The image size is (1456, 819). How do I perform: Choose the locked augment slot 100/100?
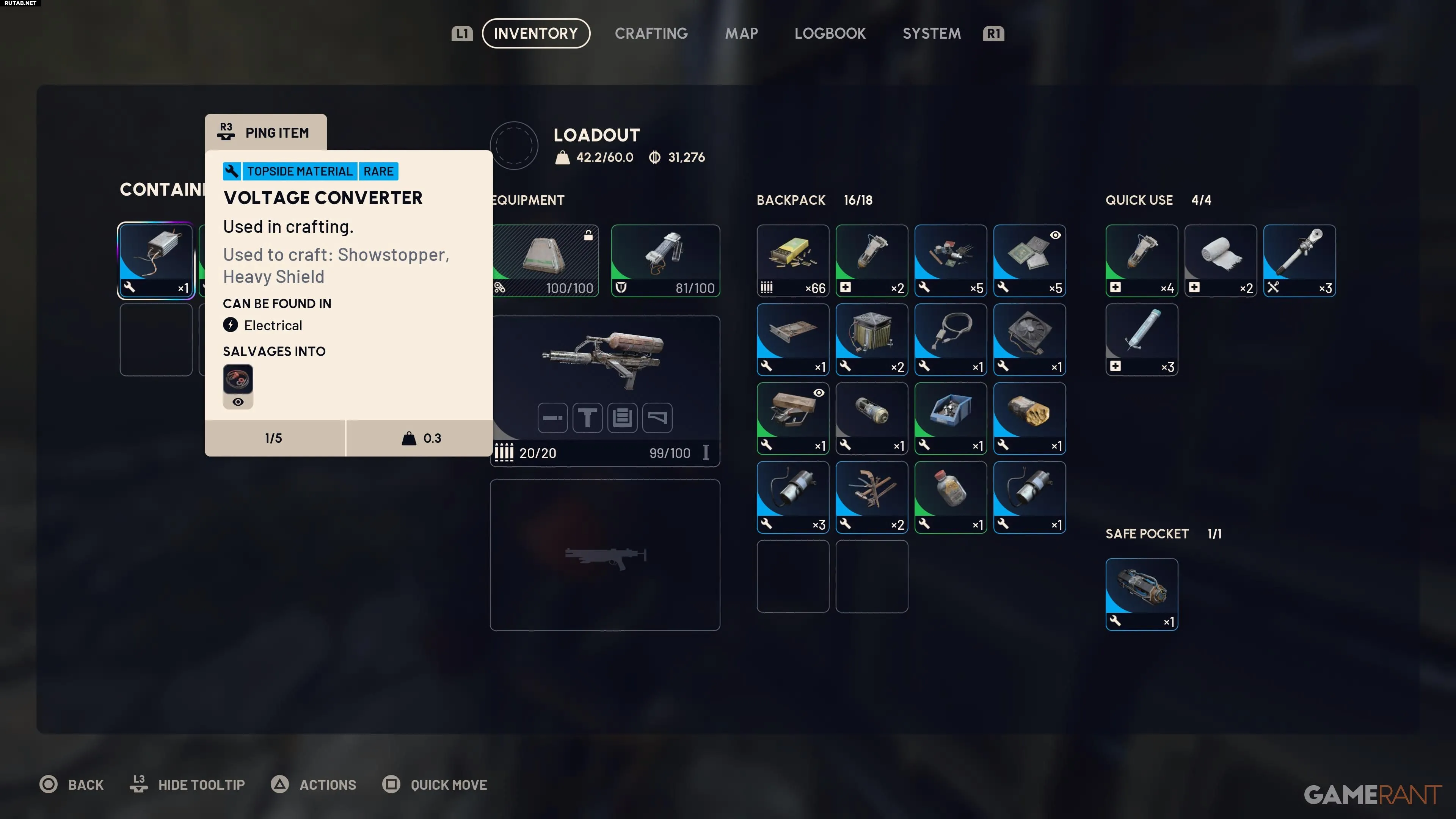click(545, 260)
